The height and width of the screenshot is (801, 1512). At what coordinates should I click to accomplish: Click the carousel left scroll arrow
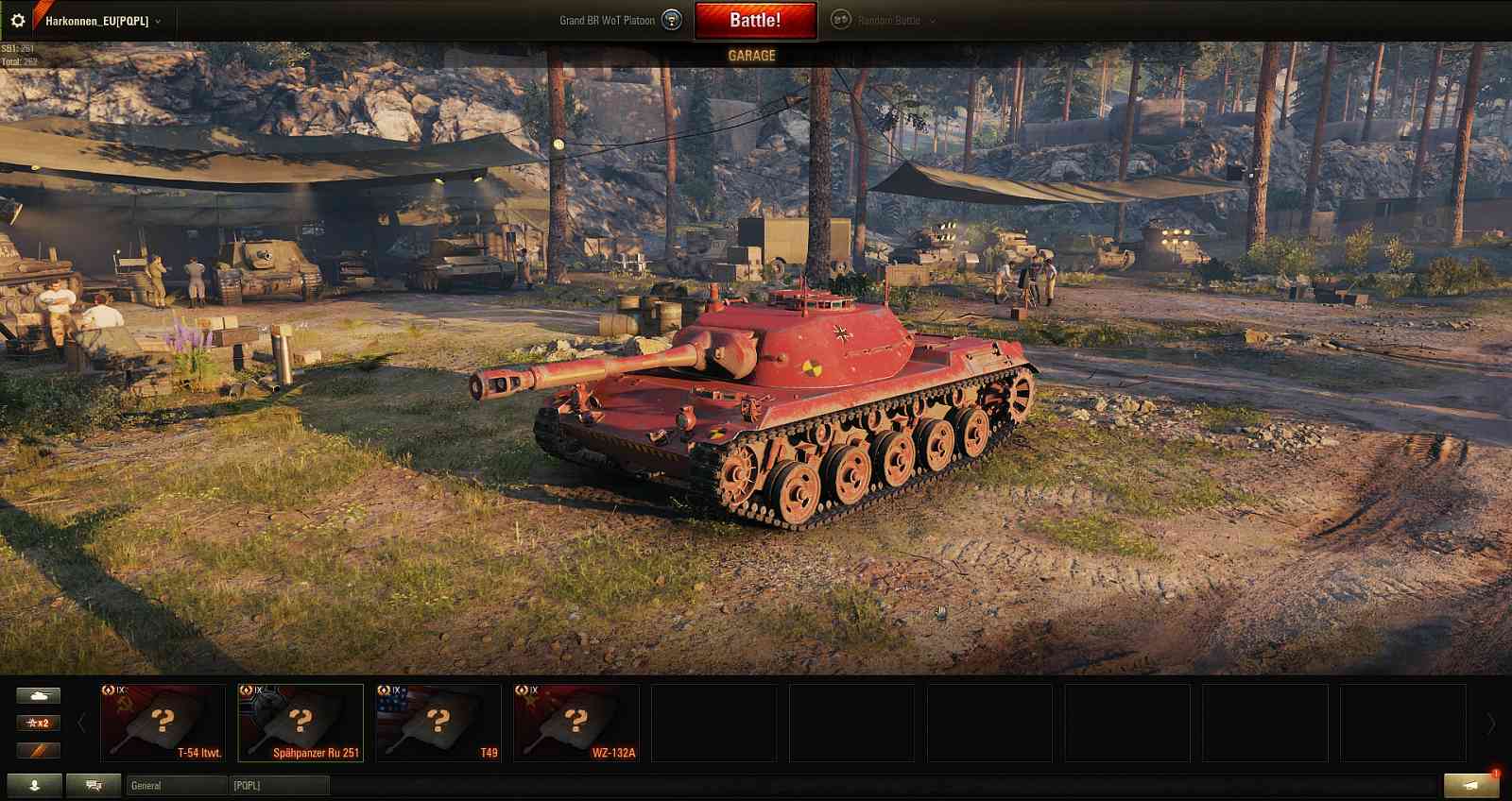[x=83, y=721]
